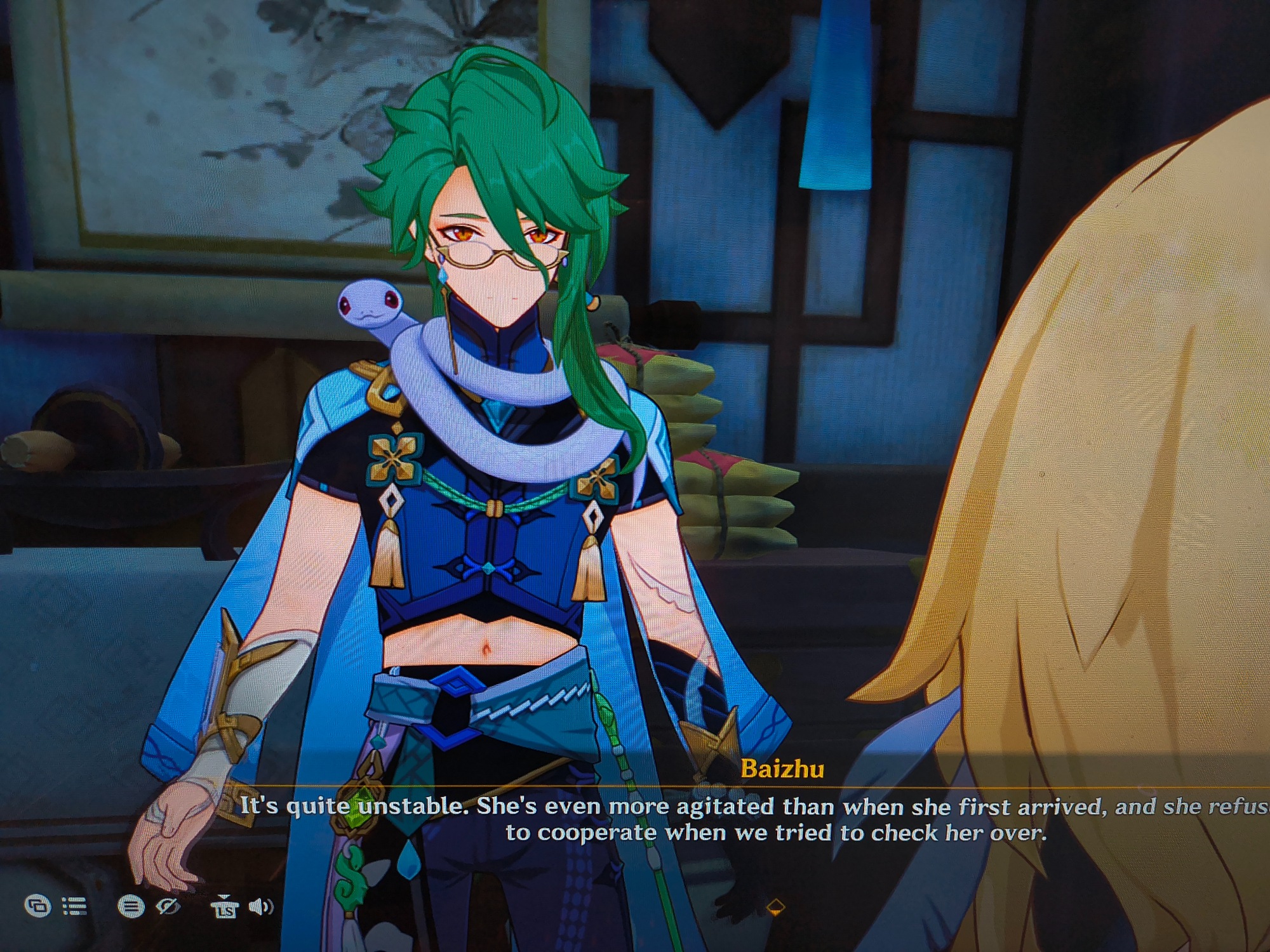Click the yellow diamond to continue dialogue
The image size is (1270, 952).
(x=775, y=908)
